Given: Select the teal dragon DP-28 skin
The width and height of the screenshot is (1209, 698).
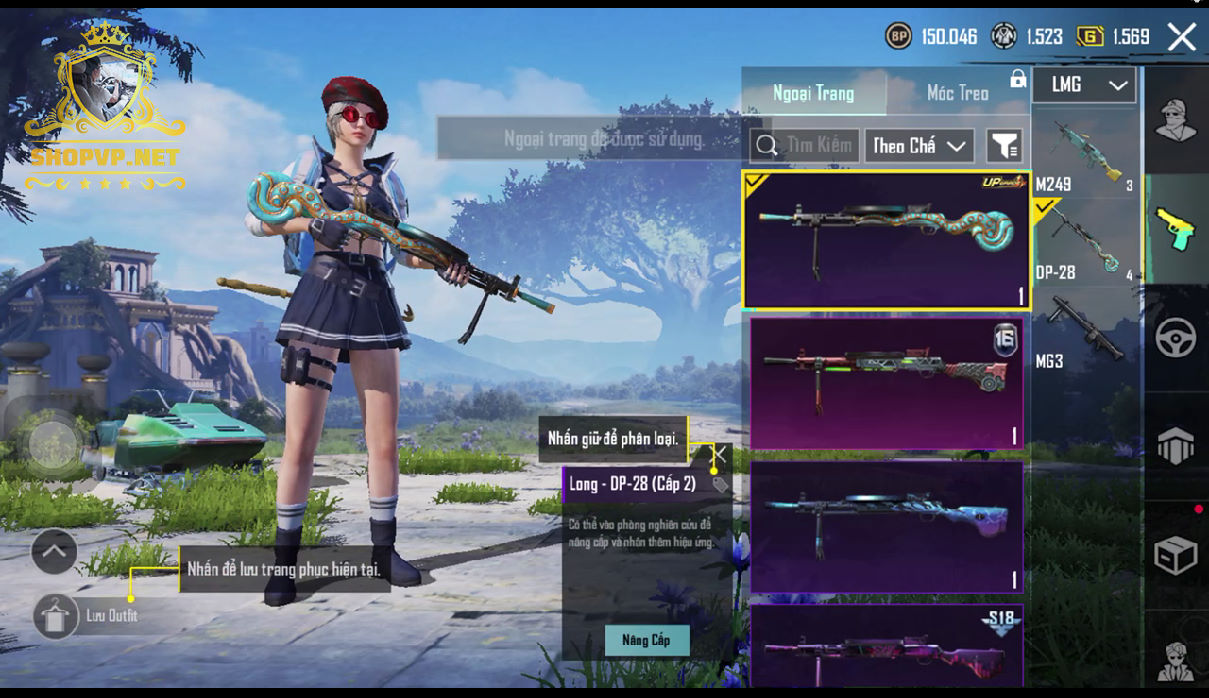Looking at the screenshot, I should point(886,239).
